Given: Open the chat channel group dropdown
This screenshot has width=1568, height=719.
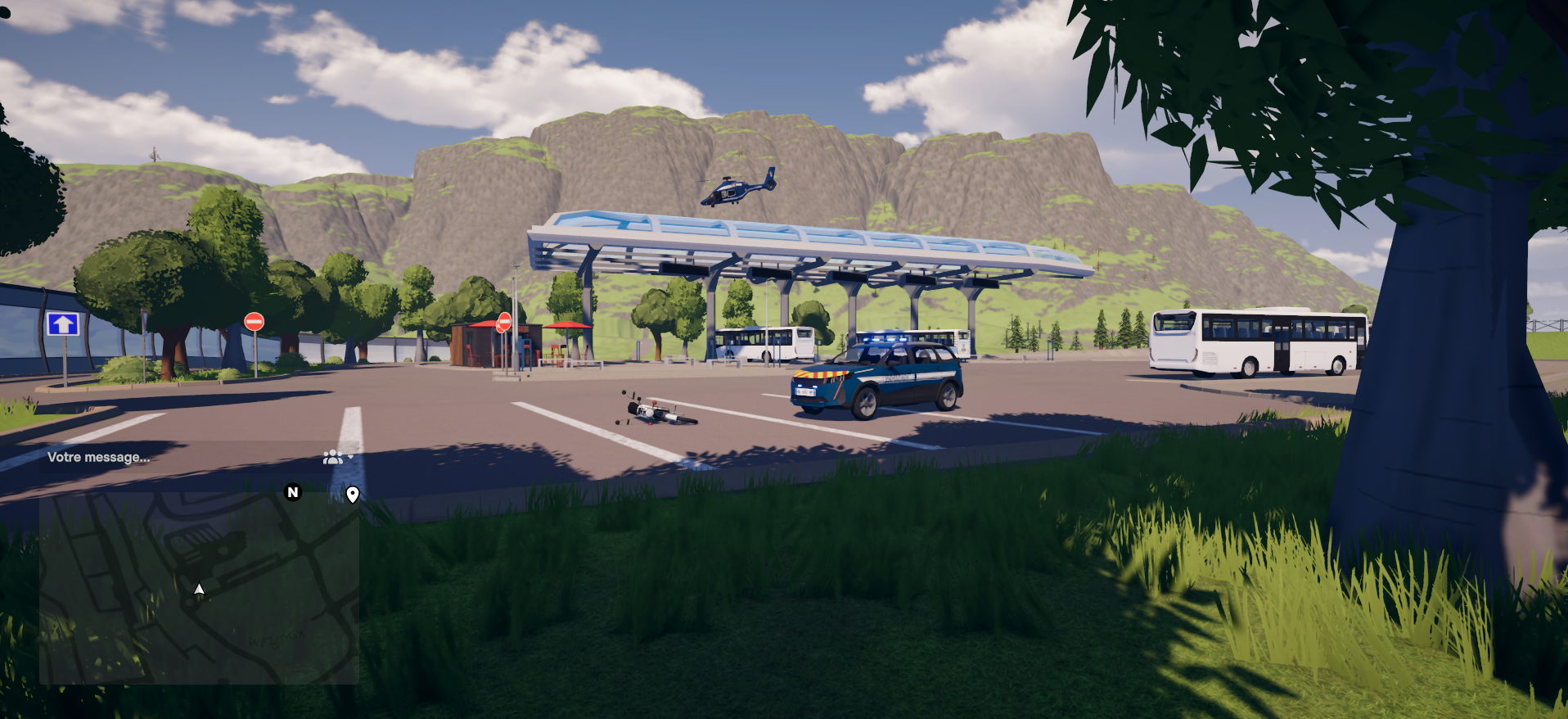Looking at the screenshot, I should 336,457.
